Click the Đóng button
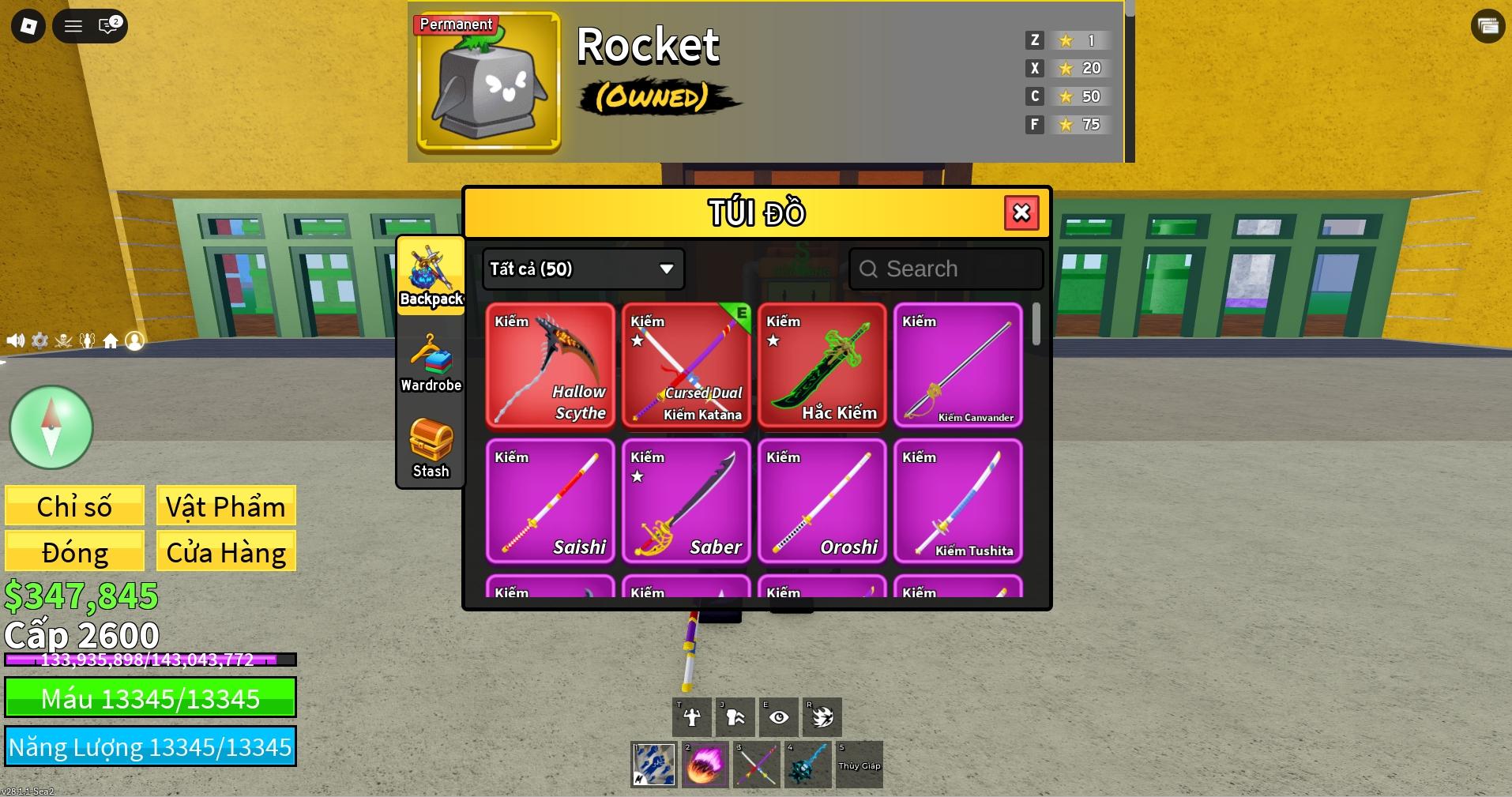The image size is (1512, 797). [x=74, y=551]
